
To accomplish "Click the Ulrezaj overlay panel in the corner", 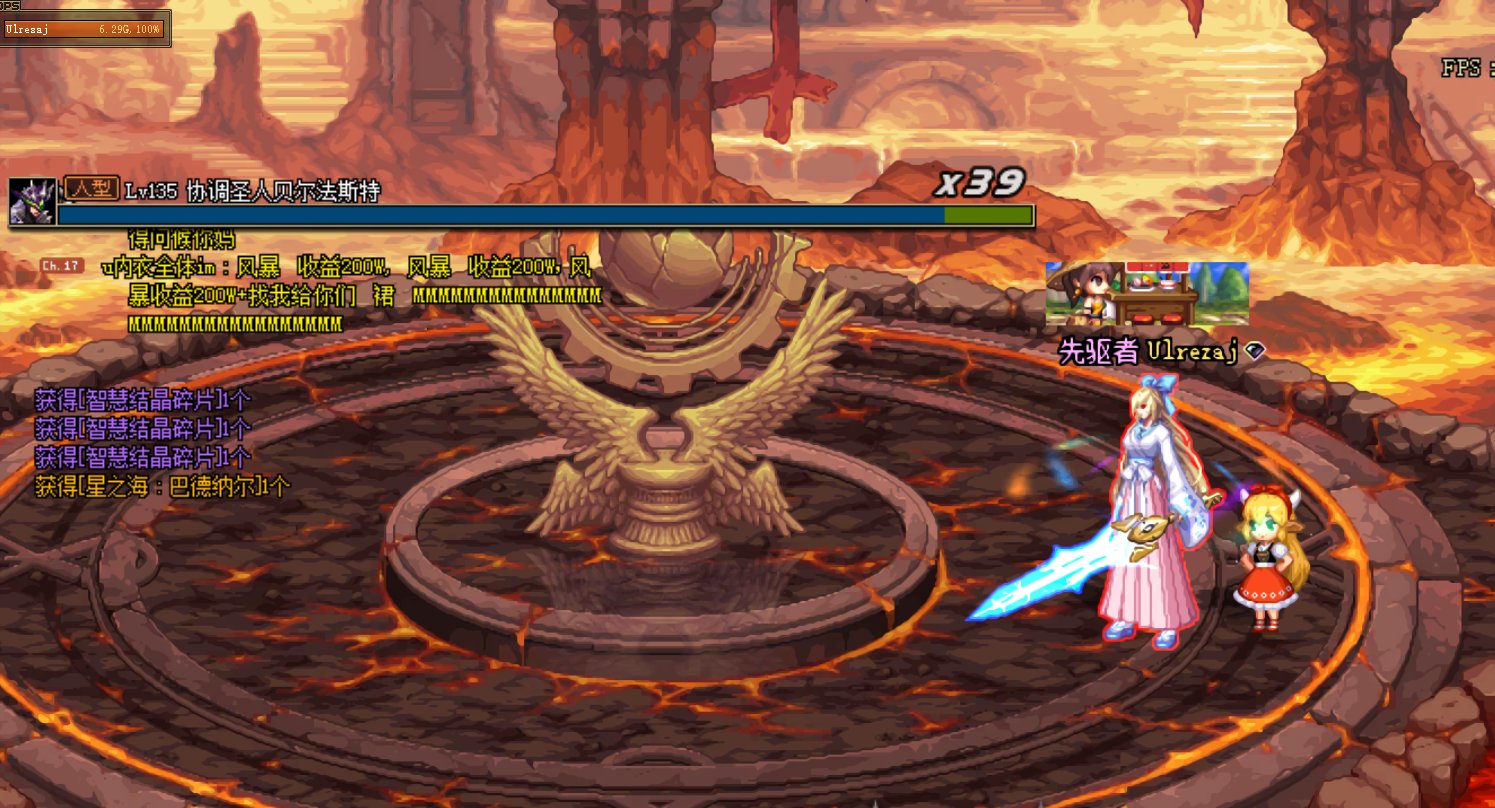I will [84, 29].
